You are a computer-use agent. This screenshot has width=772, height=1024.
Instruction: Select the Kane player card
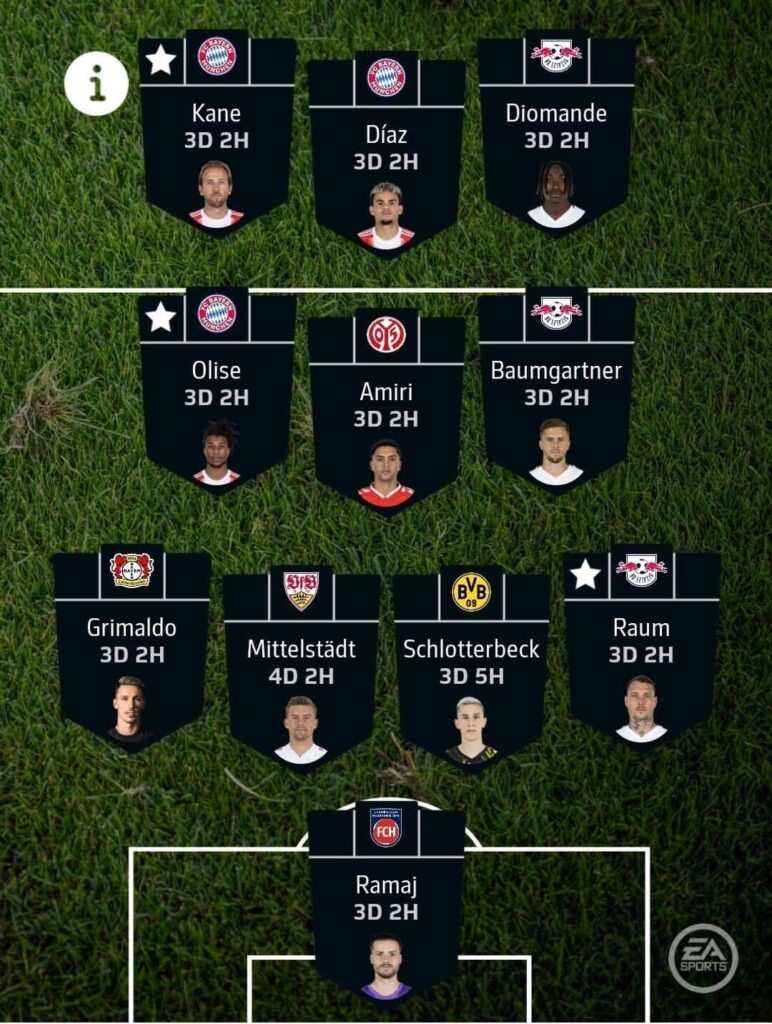pyautogui.click(x=217, y=140)
